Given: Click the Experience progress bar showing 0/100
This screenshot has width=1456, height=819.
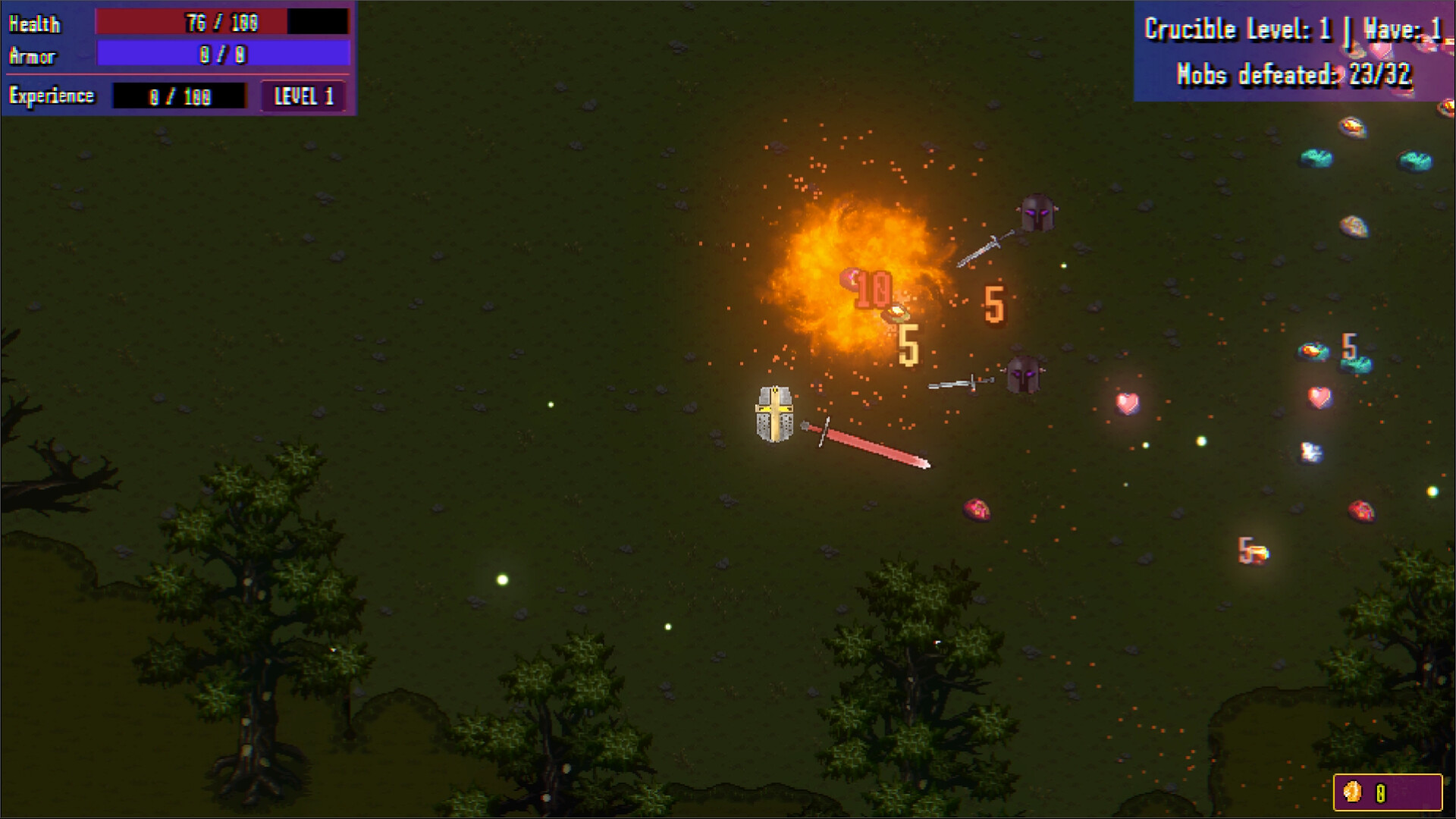Looking at the screenshot, I should (x=180, y=96).
